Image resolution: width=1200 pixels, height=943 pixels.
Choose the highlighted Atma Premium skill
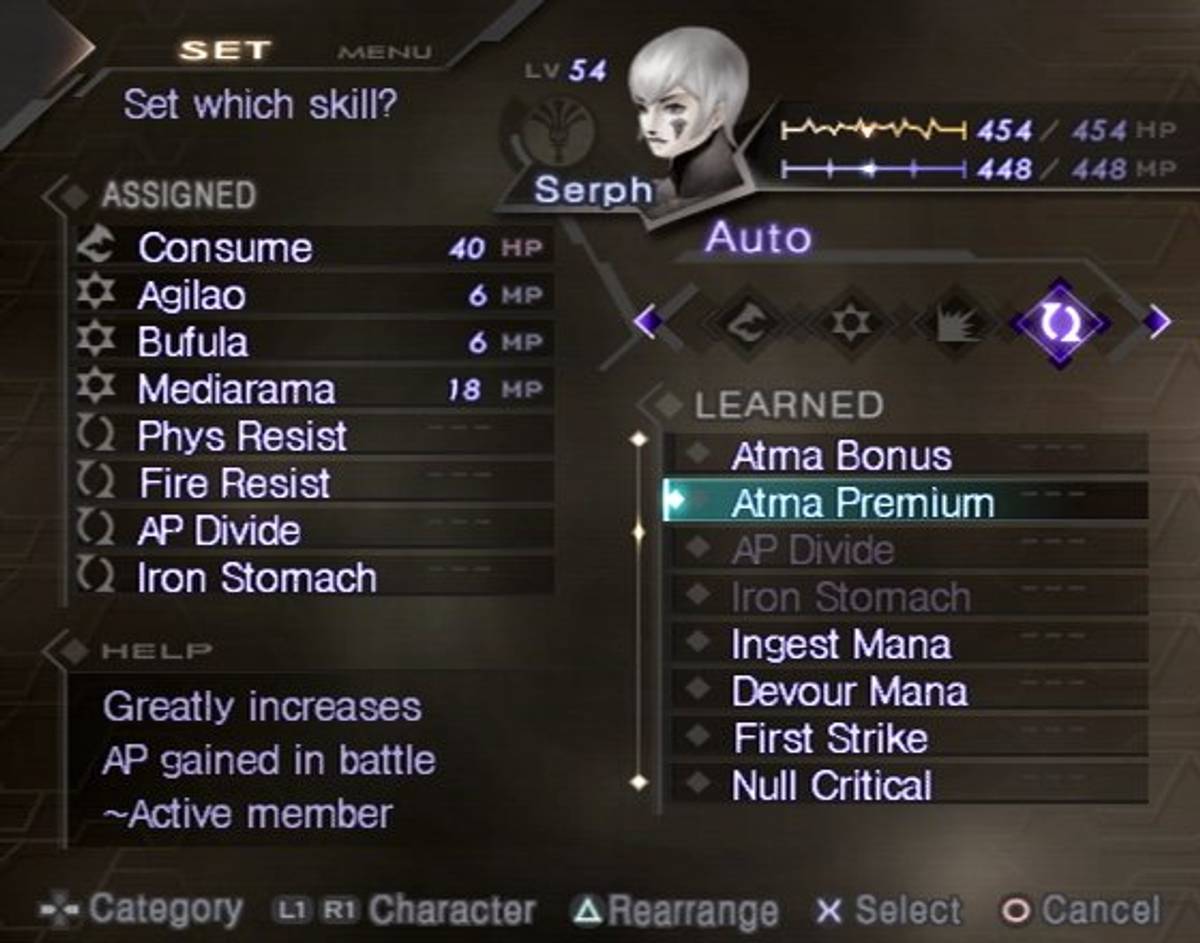pos(905,502)
